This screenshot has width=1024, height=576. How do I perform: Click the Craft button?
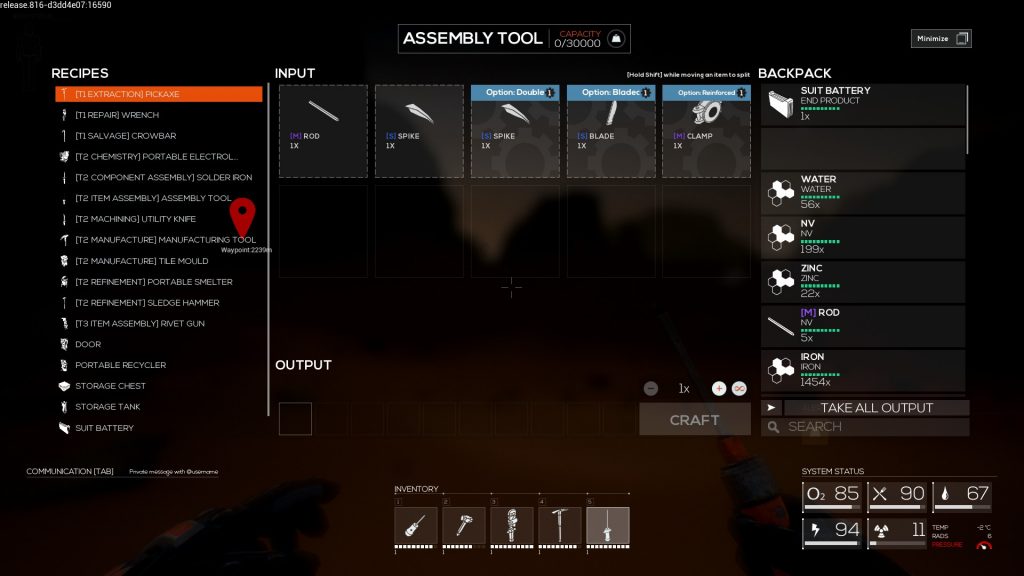pos(694,420)
